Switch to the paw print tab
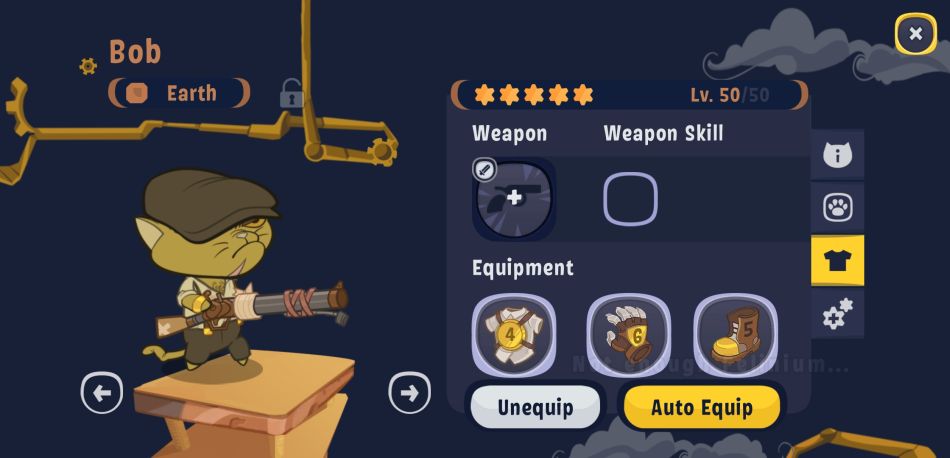Image resolution: width=950 pixels, height=458 pixels. click(837, 208)
